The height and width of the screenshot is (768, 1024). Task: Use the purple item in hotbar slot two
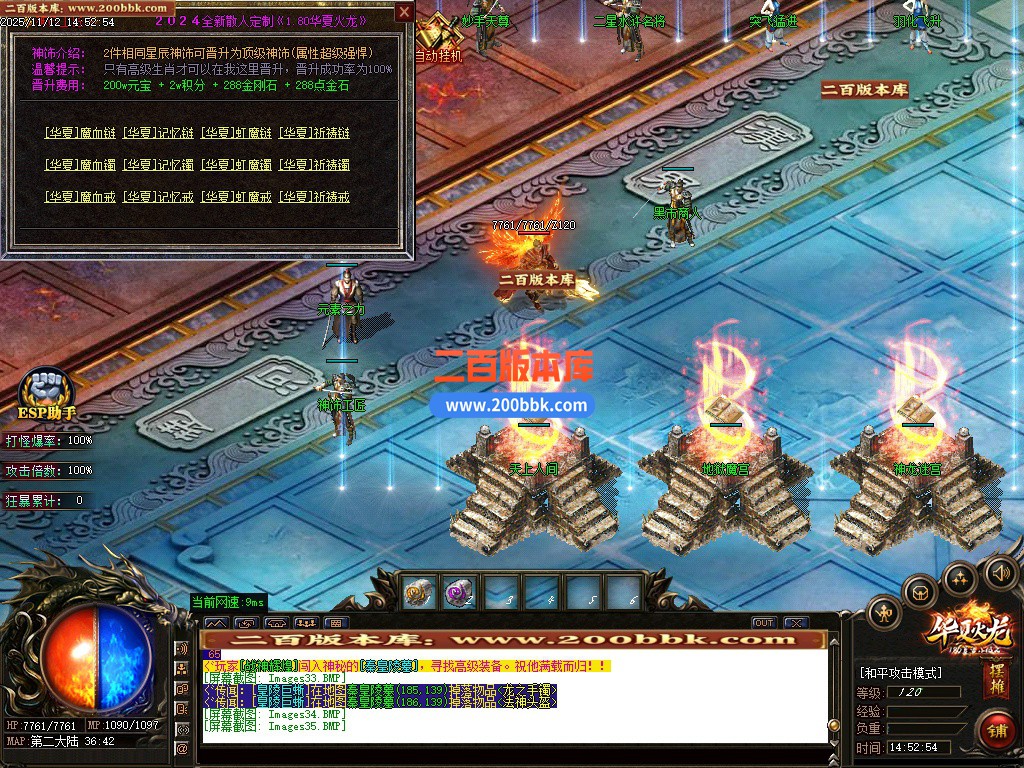coord(458,593)
